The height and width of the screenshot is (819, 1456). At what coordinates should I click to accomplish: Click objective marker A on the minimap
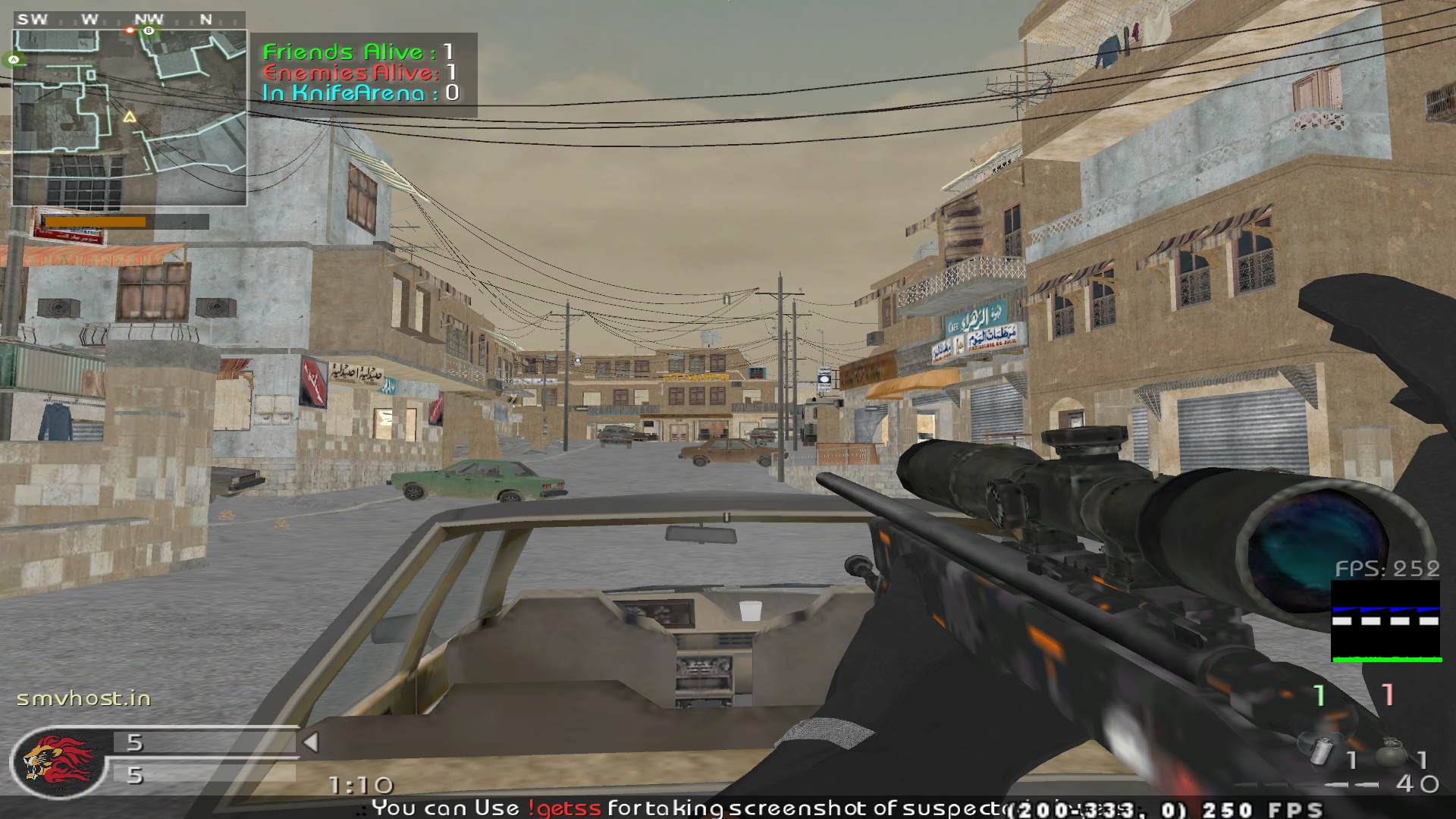pyautogui.click(x=14, y=59)
